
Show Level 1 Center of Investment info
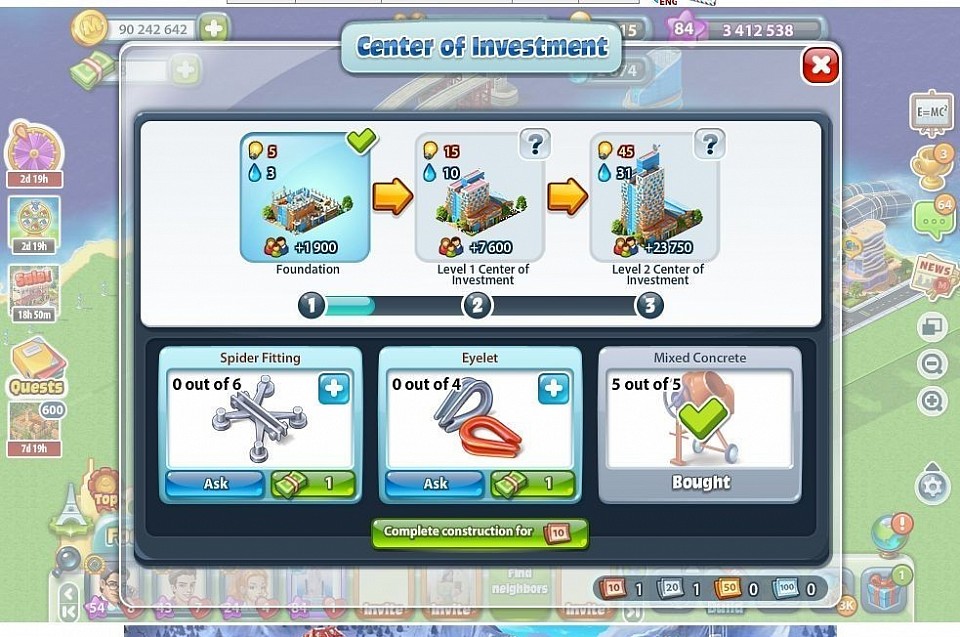(x=535, y=145)
